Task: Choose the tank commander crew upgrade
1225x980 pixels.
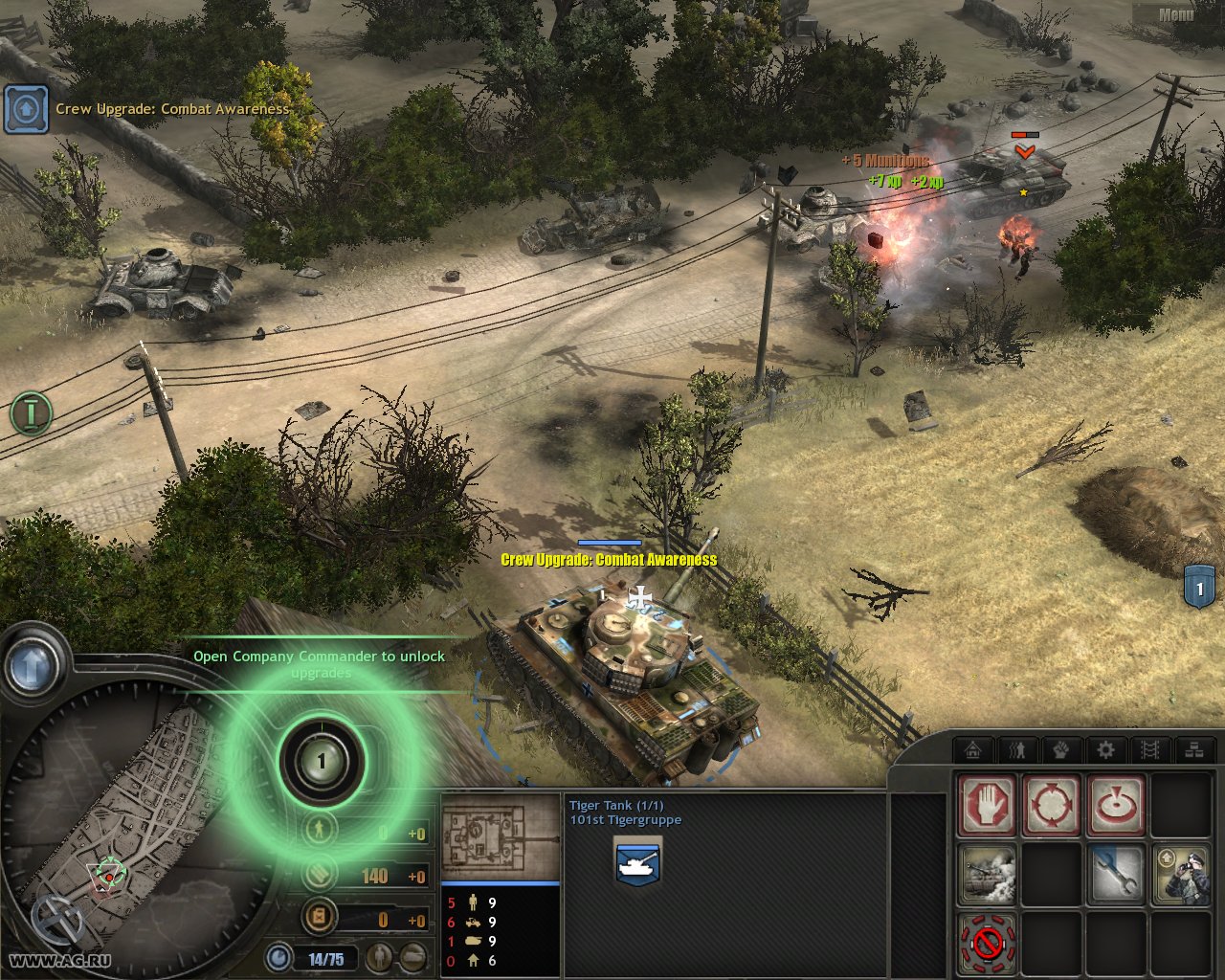Action: (1180, 874)
